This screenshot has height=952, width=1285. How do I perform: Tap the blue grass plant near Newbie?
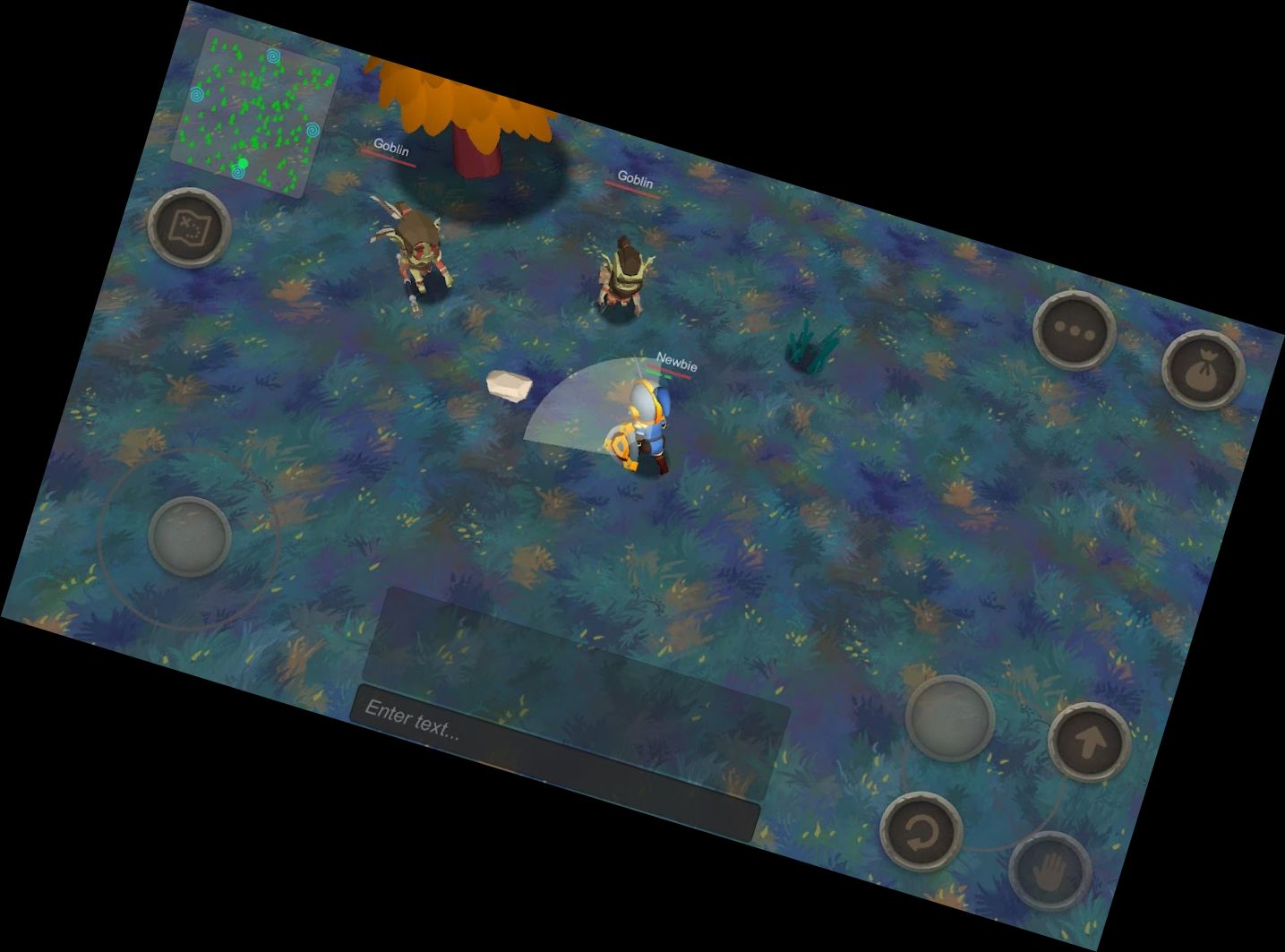coord(813,343)
